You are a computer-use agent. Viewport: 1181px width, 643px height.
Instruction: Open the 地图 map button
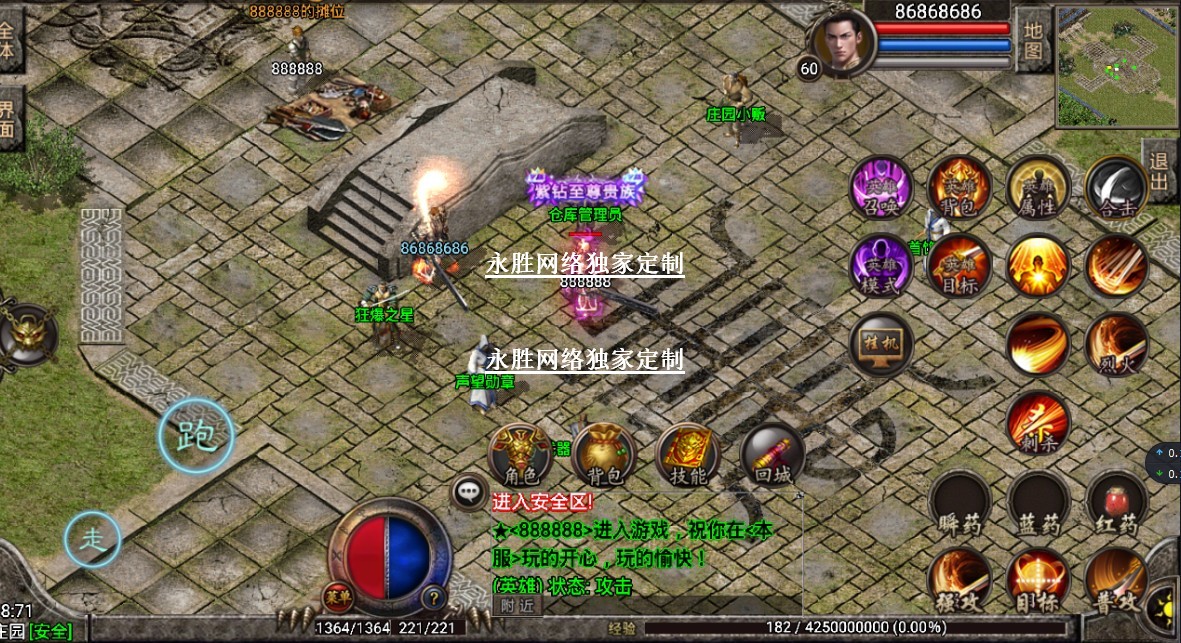[x=1033, y=38]
